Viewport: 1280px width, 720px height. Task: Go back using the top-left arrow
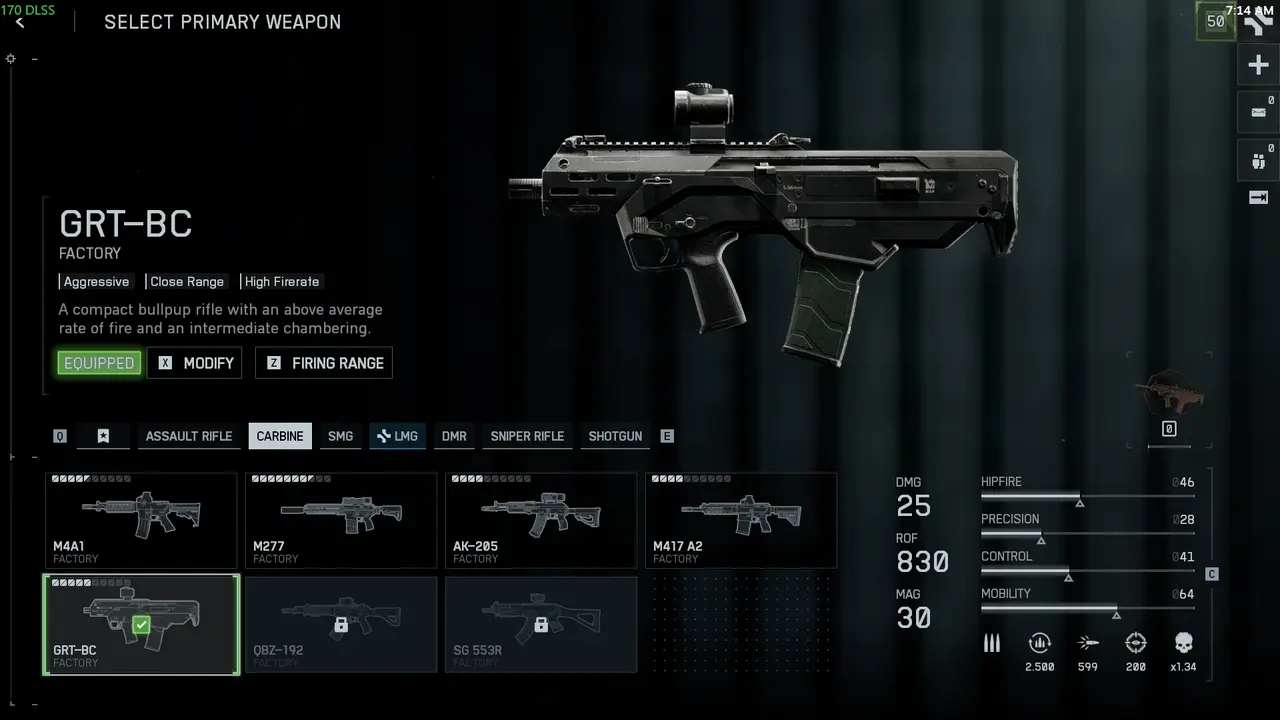20,22
